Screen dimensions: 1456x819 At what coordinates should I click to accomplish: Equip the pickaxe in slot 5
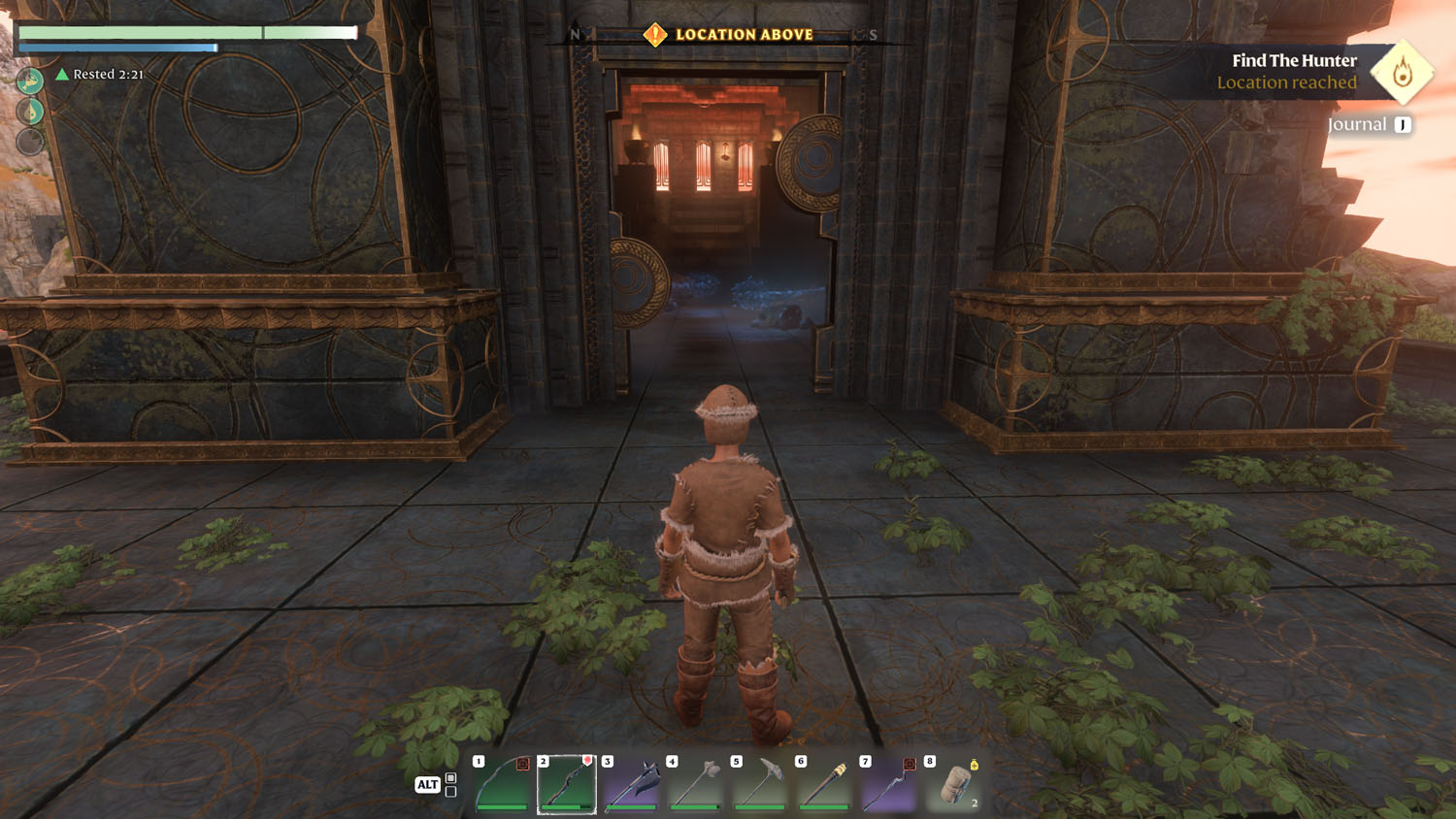coord(760,783)
